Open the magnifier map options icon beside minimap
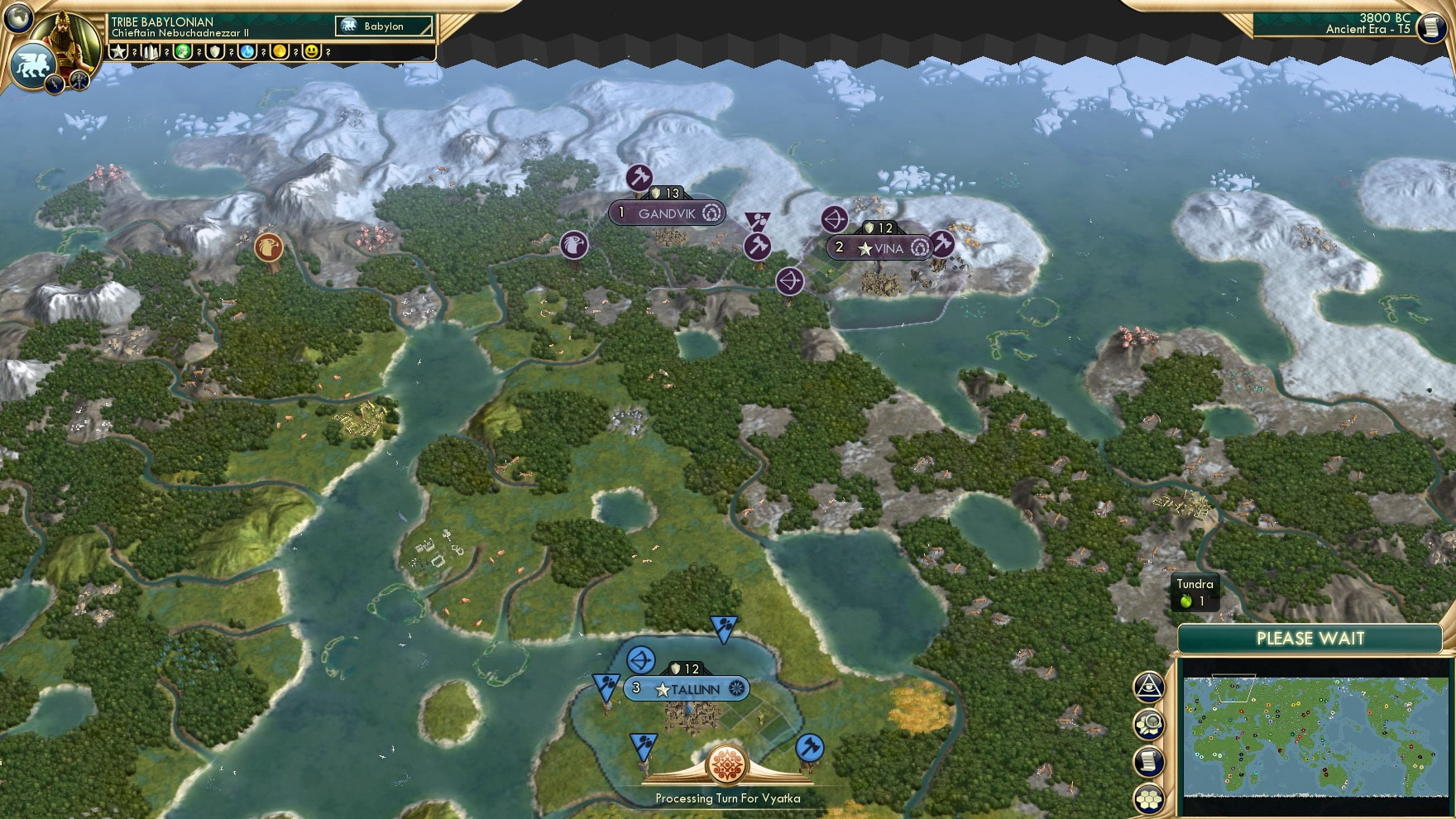The image size is (1456, 819). [x=1149, y=722]
